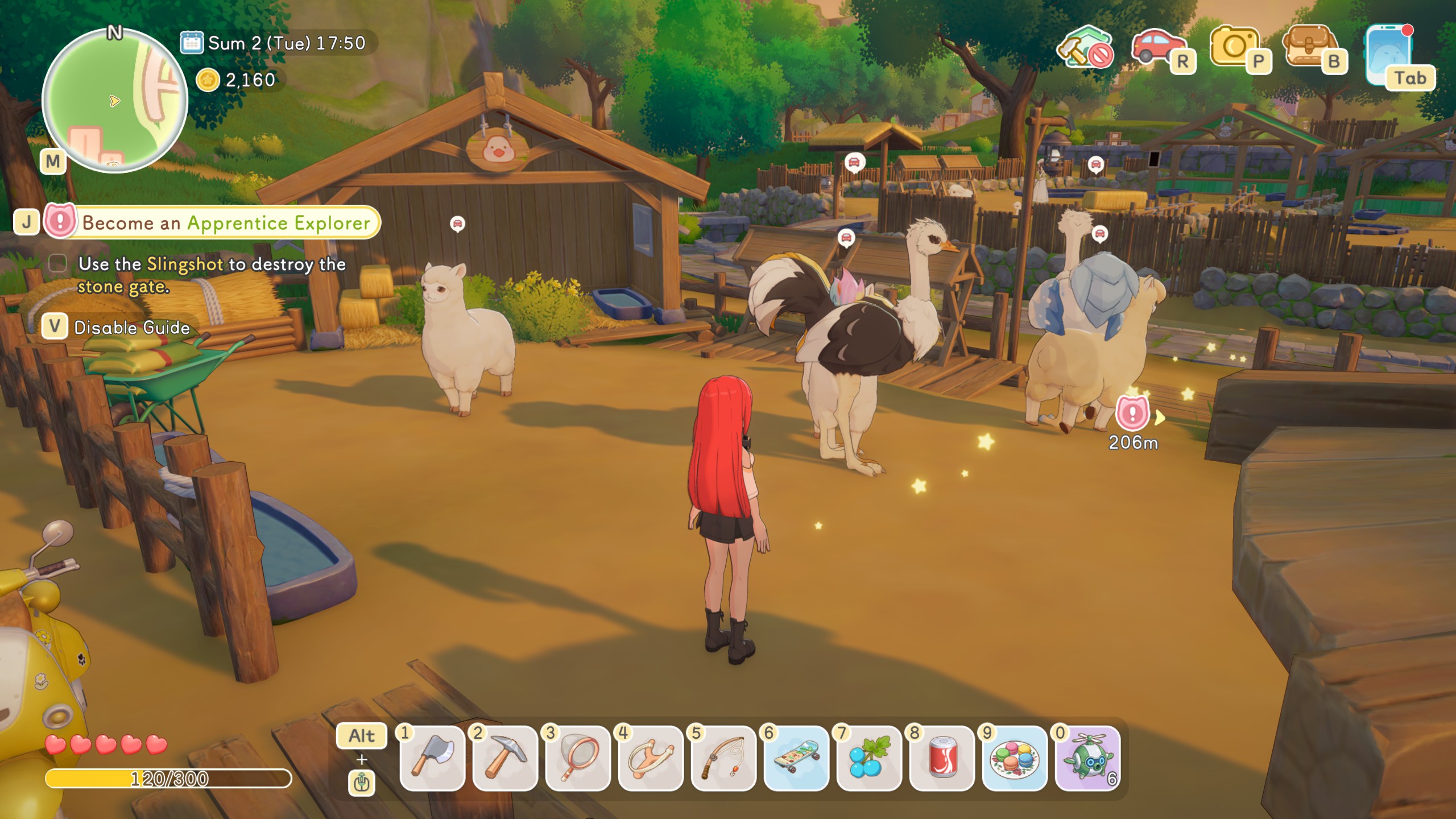Open the yellow camera photo mode
The image size is (1456, 819).
[x=1234, y=47]
